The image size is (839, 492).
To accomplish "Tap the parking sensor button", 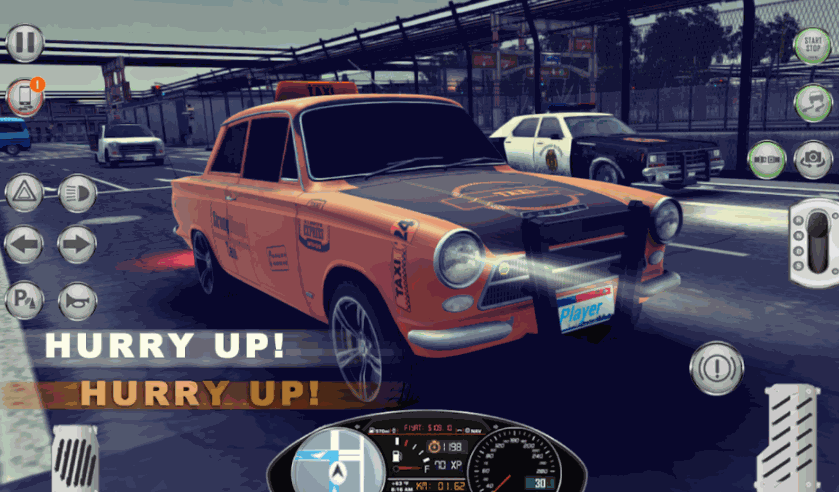I will (x=24, y=299).
